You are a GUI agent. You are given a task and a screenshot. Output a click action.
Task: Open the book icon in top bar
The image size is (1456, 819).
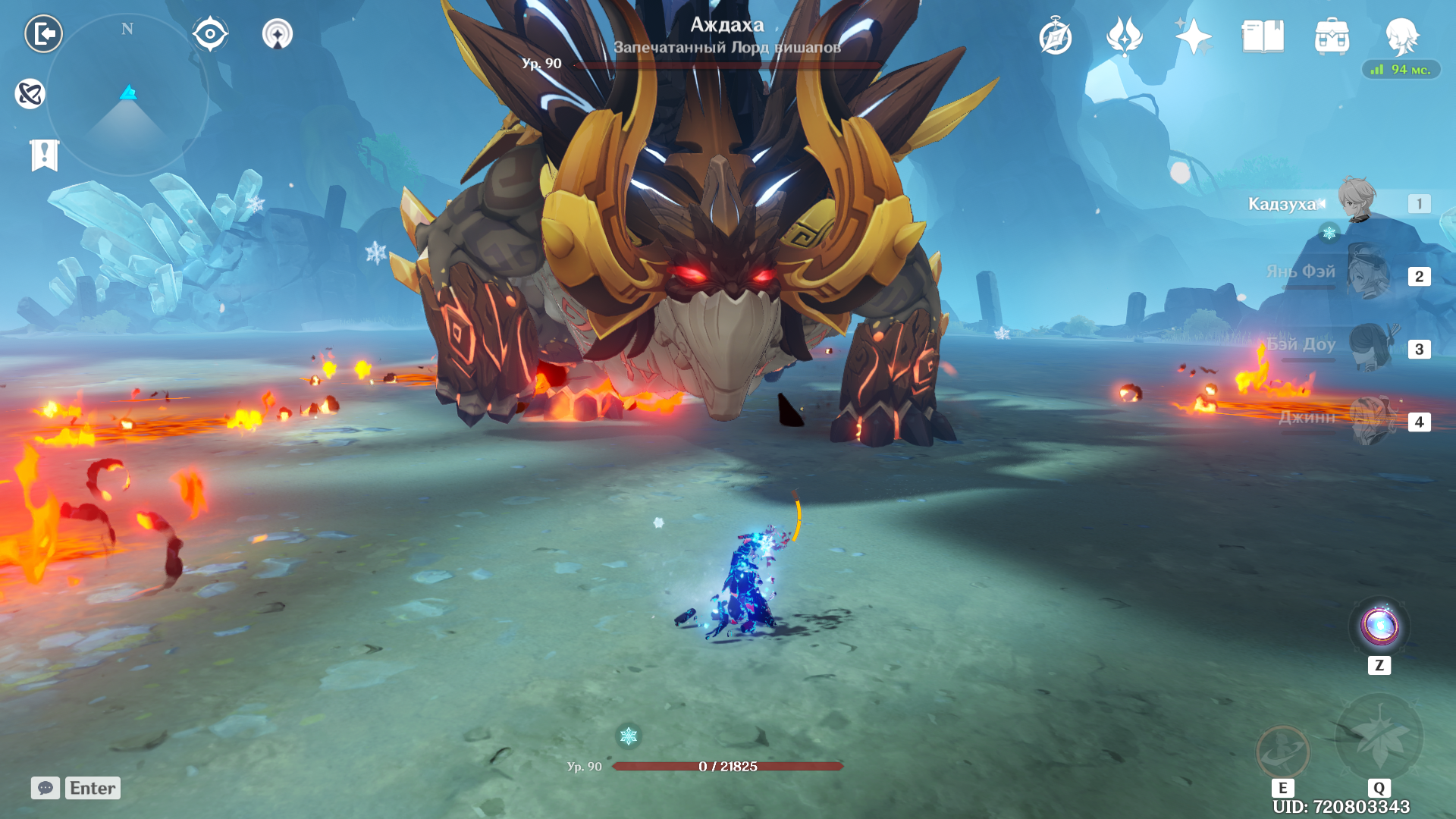[x=1263, y=36]
